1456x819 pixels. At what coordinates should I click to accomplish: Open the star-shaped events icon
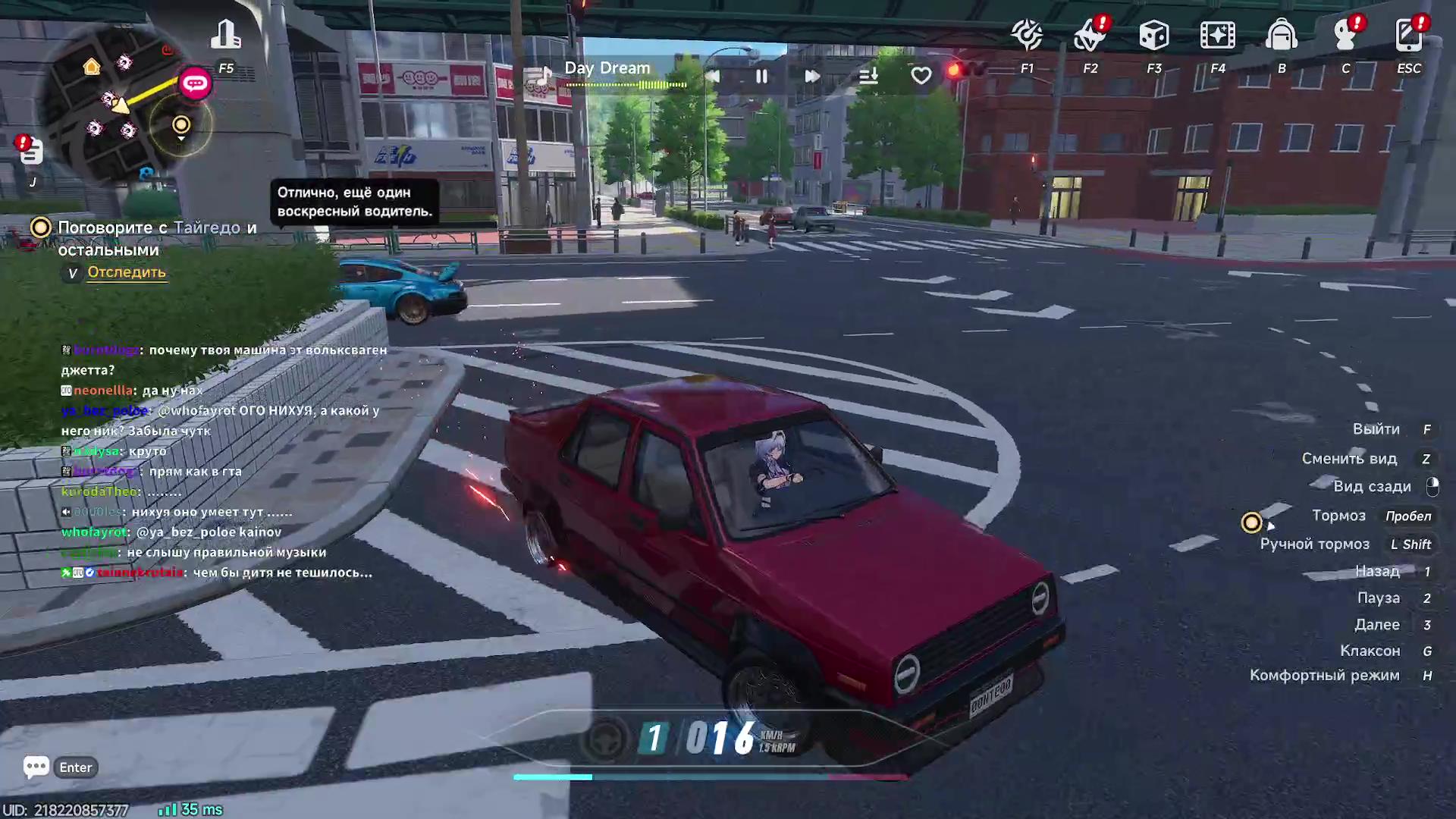pyautogui.click(x=1090, y=35)
